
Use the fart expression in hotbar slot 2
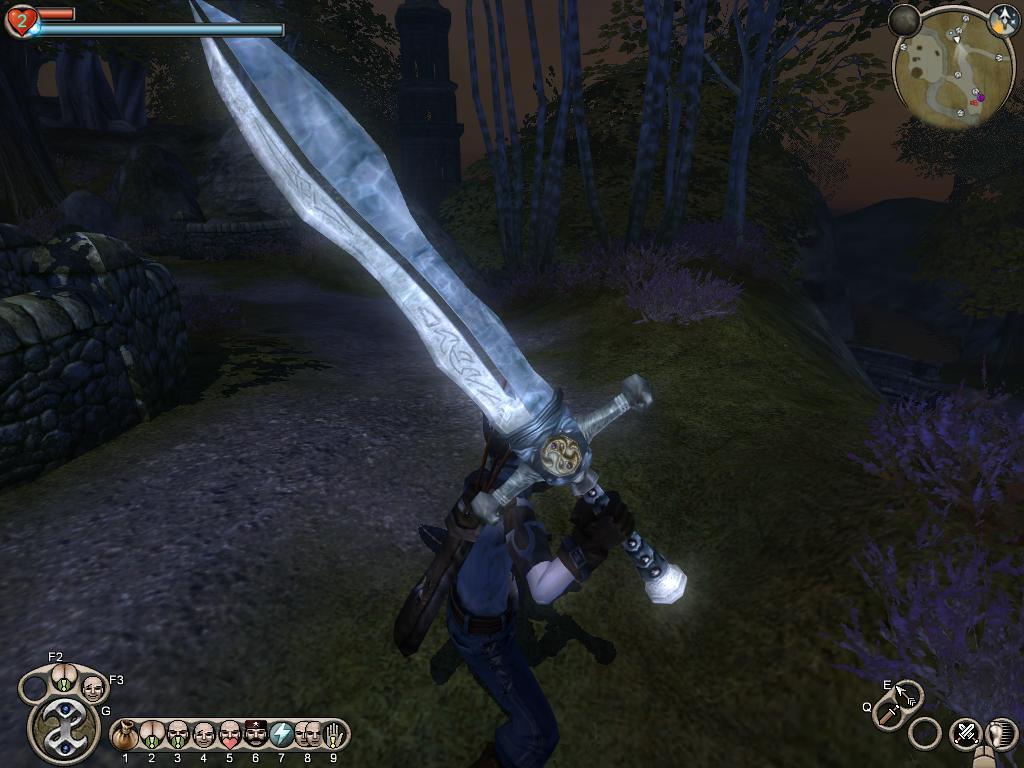(151, 735)
